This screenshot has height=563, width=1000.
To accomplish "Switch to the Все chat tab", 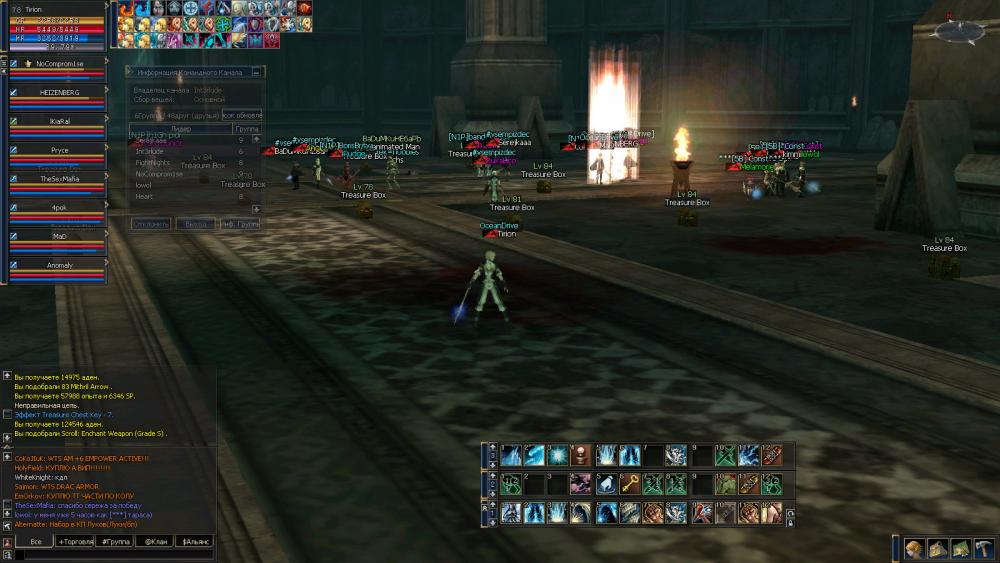I will (x=35, y=541).
